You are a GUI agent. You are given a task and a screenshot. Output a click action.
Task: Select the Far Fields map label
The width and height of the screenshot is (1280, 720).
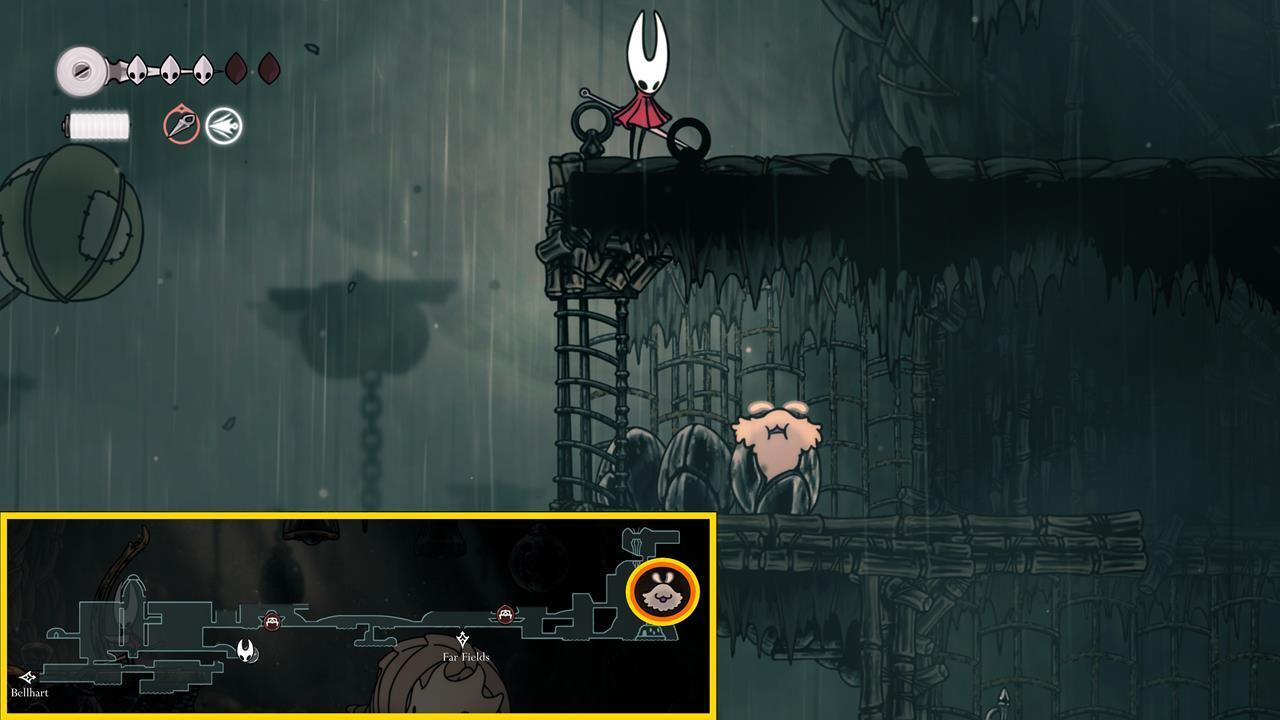point(465,657)
